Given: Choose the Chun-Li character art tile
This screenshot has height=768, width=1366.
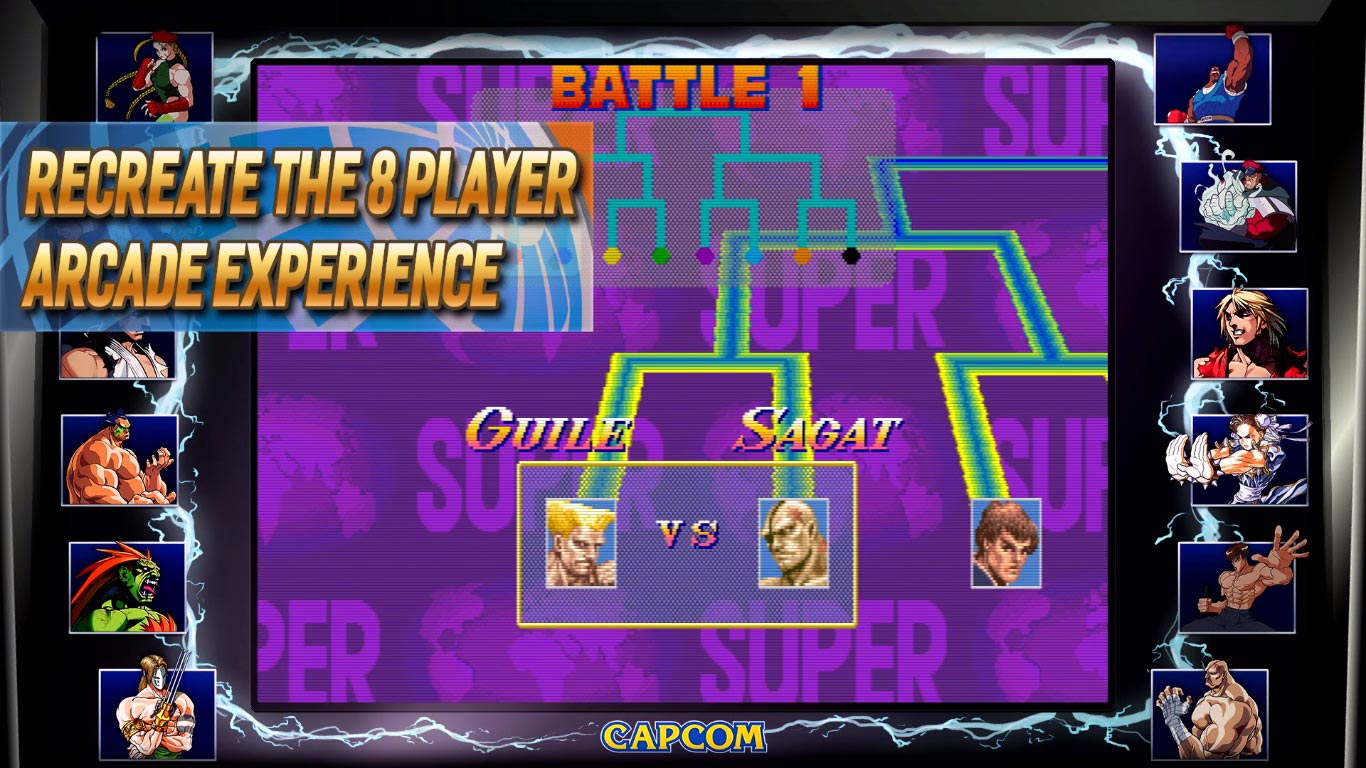Looking at the screenshot, I should 1249,460.
